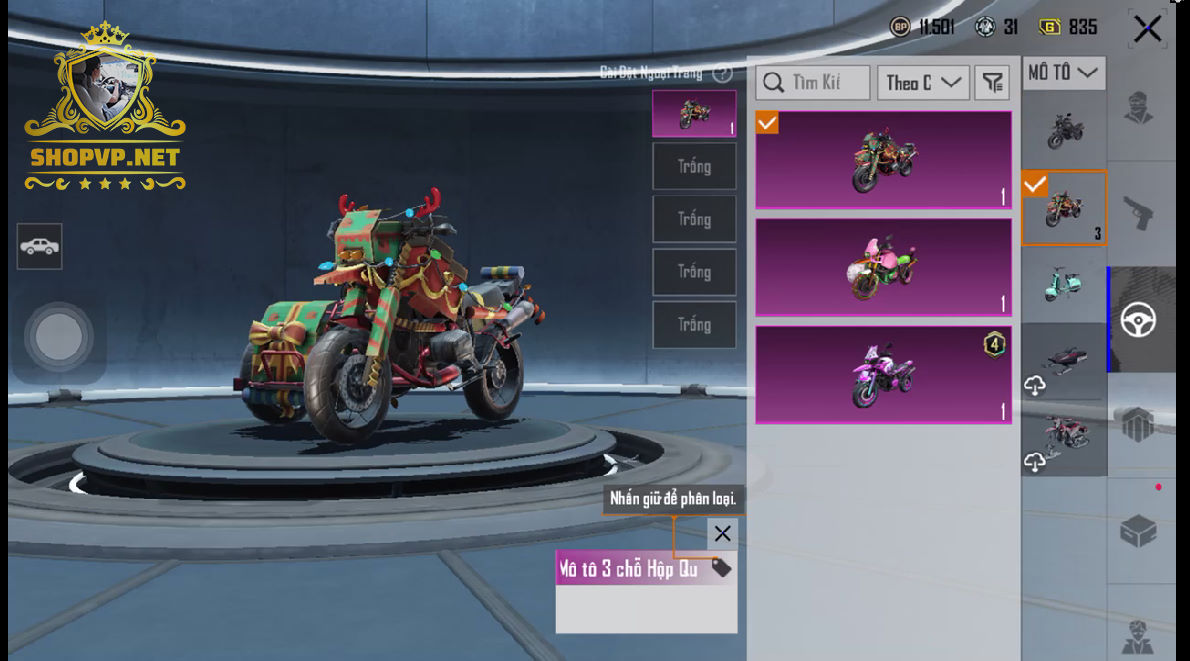Open the help question mark icon
Image resolution: width=1190 pixels, height=661 pixels.
point(723,73)
